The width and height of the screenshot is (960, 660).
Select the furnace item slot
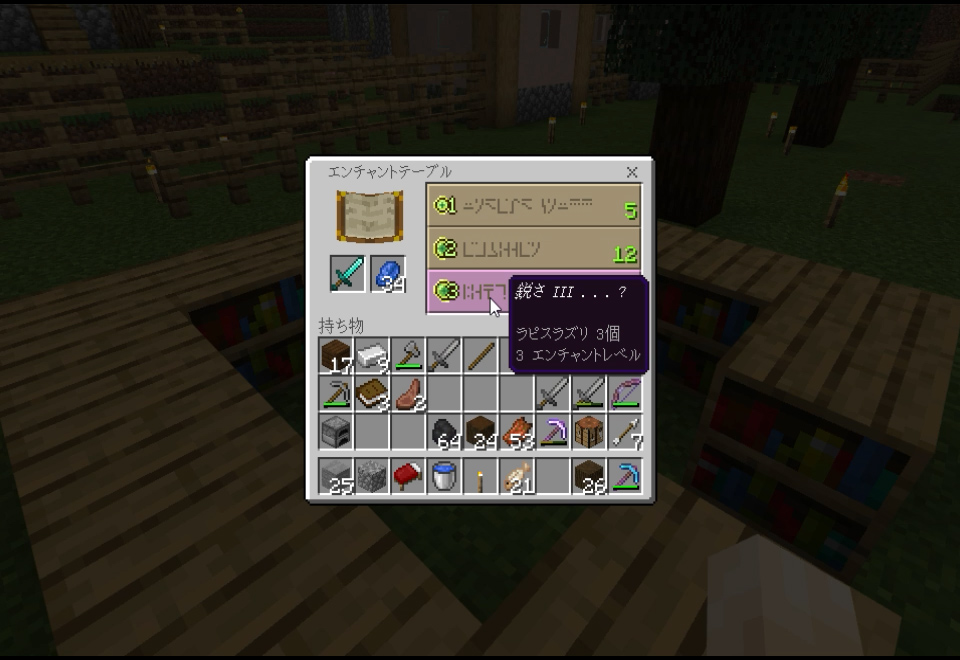pyautogui.click(x=337, y=430)
